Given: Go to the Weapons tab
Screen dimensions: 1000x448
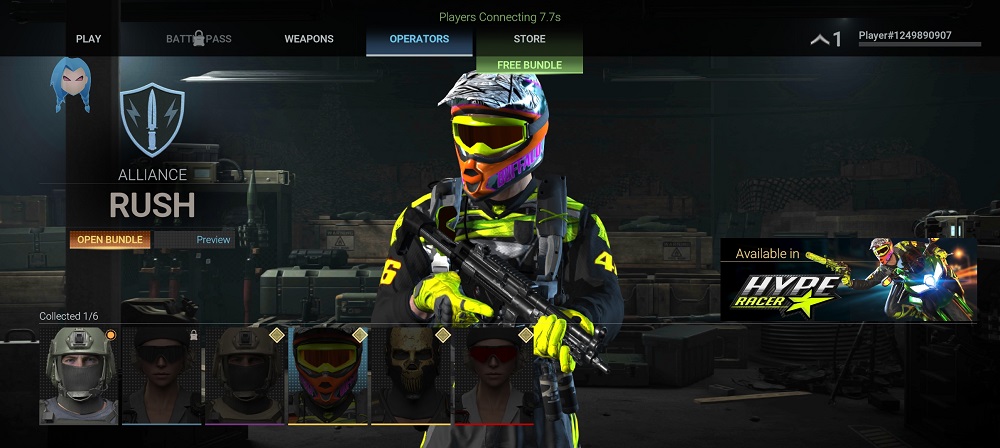Looking at the screenshot, I should [309, 39].
